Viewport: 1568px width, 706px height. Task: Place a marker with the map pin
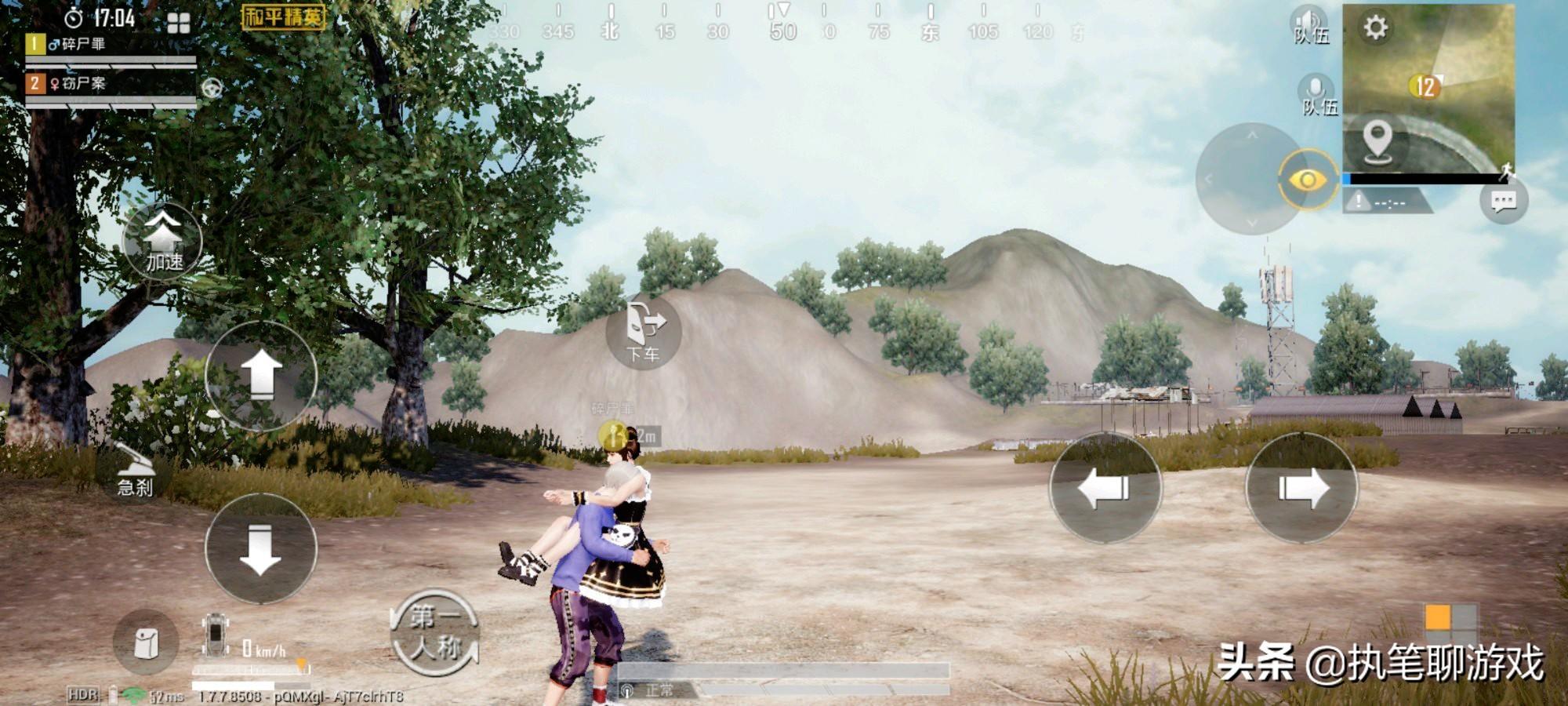1377,143
